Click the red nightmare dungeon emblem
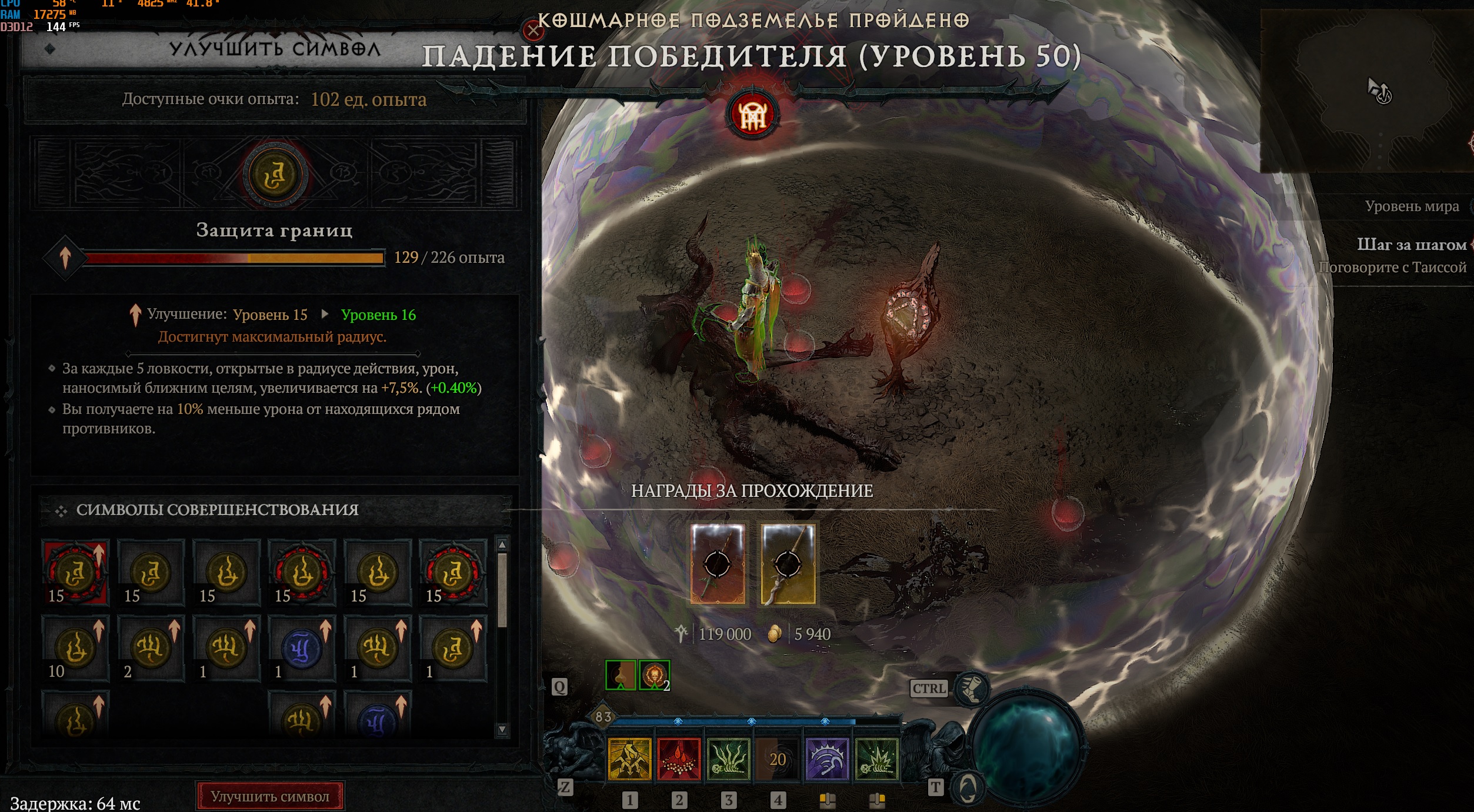This screenshot has width=1474, height=812. [x=752, y=115]
